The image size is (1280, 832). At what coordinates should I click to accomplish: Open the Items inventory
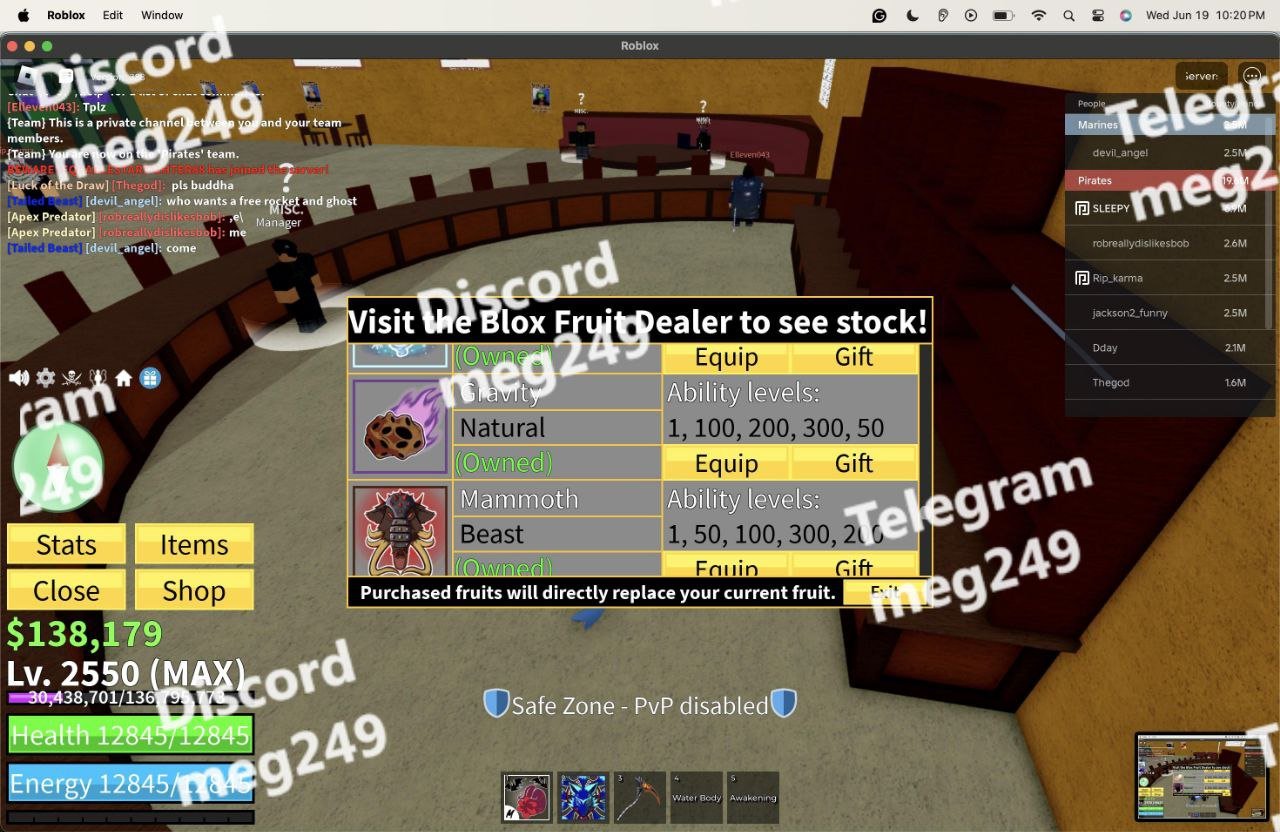click(194, 545)
